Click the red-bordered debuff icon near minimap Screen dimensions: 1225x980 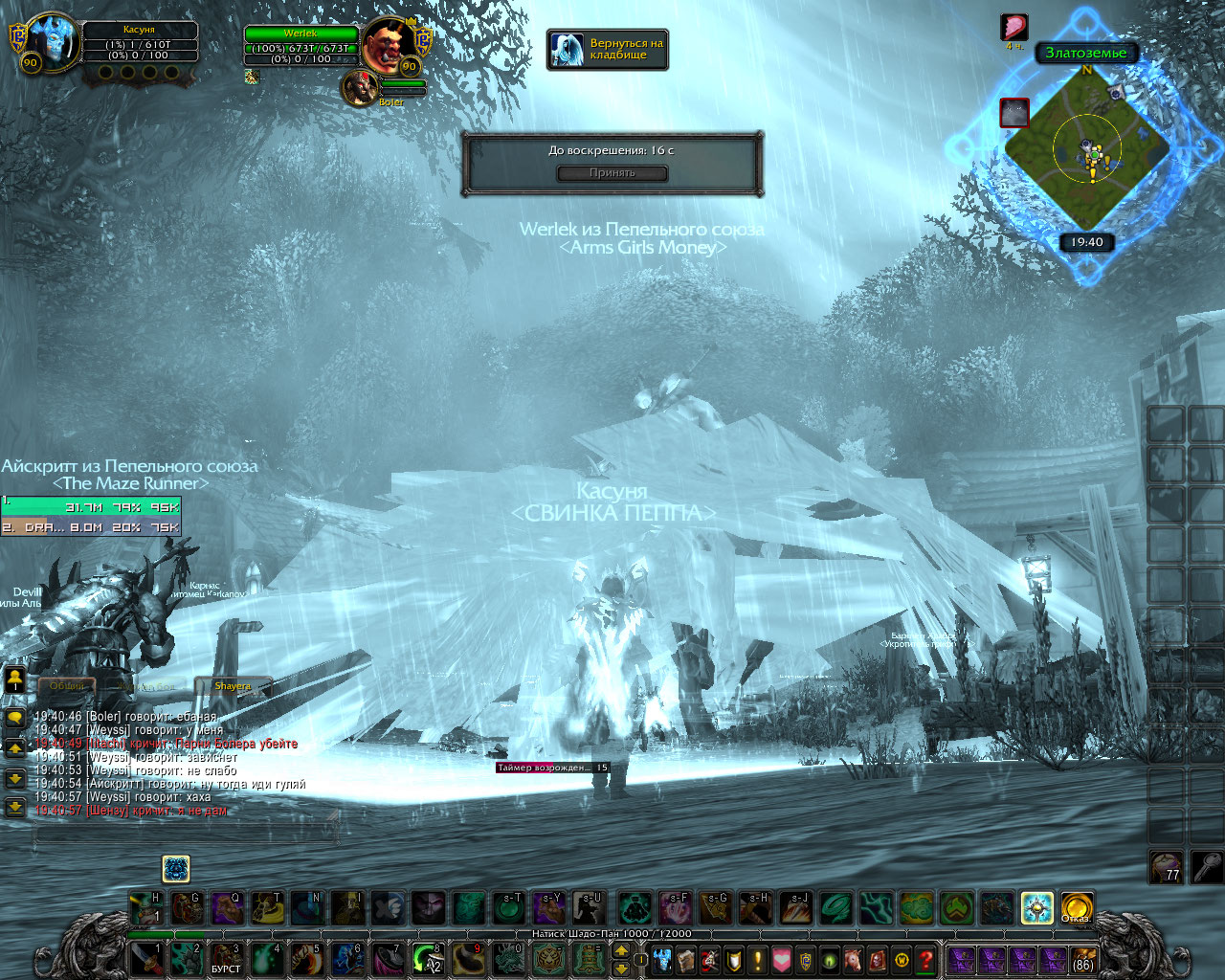tap(1014, 113)
